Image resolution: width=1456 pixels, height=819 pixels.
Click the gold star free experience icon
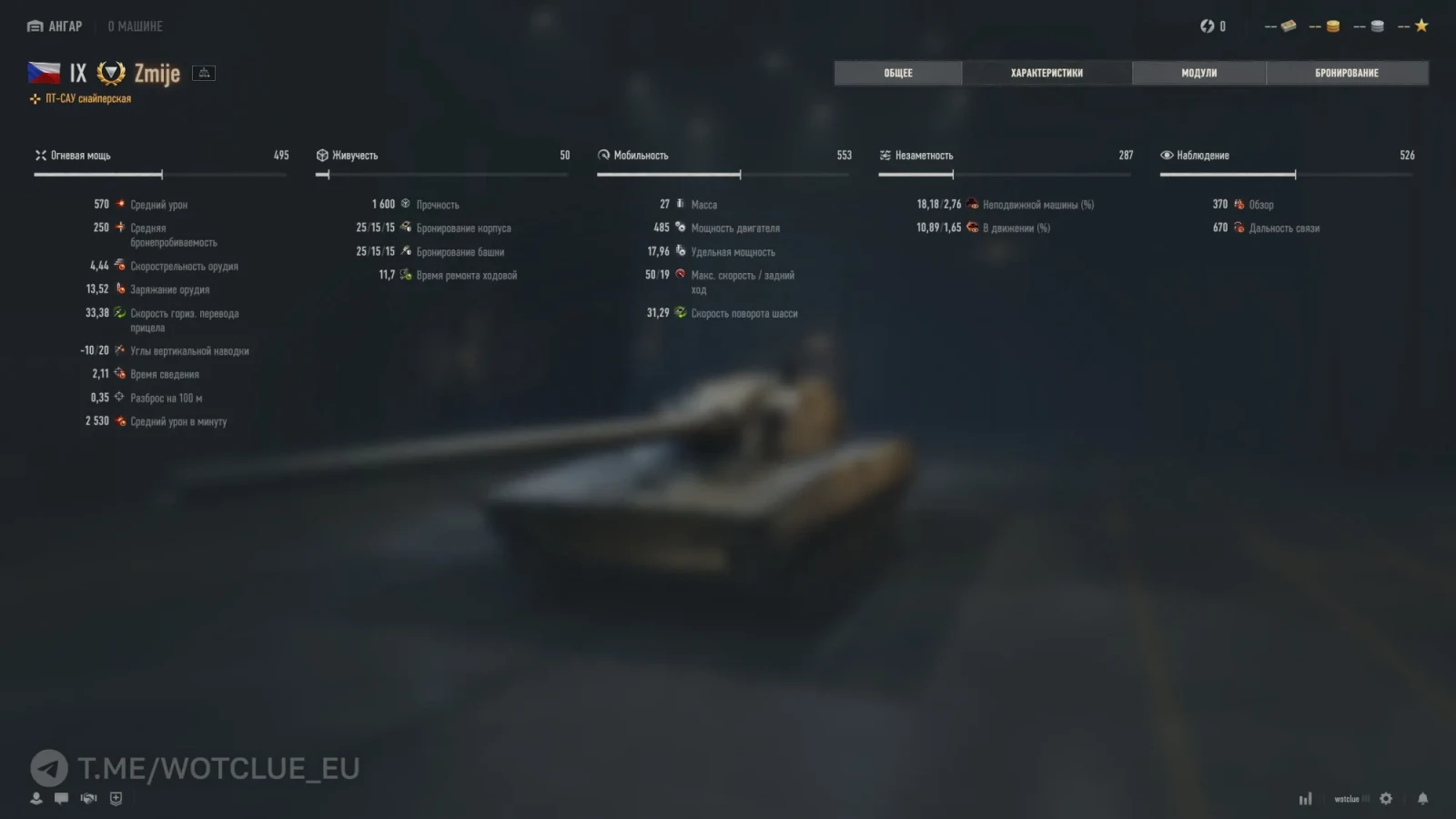[x=1421, y=26]
